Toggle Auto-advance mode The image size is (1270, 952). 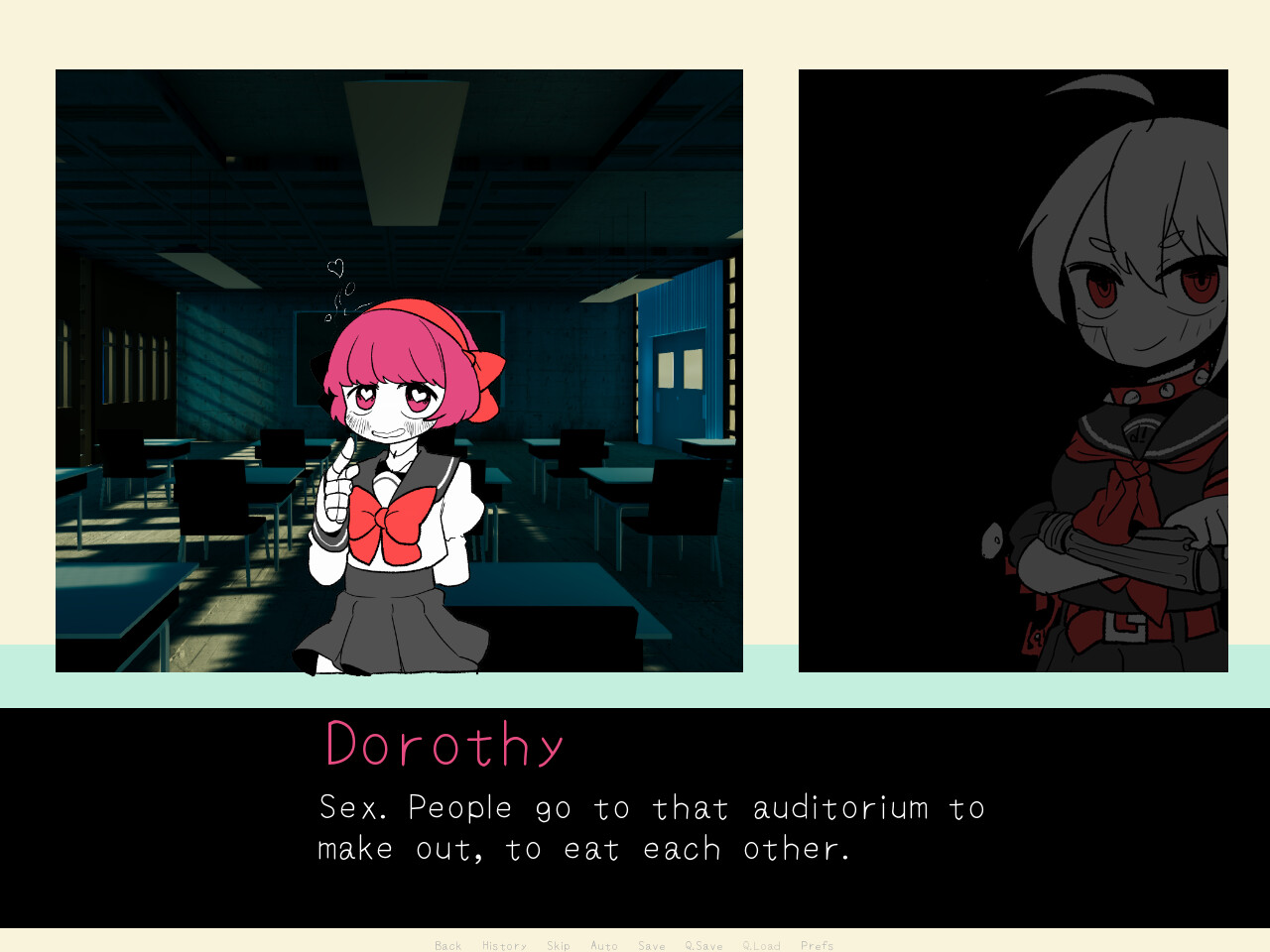(x=604, y=945)
